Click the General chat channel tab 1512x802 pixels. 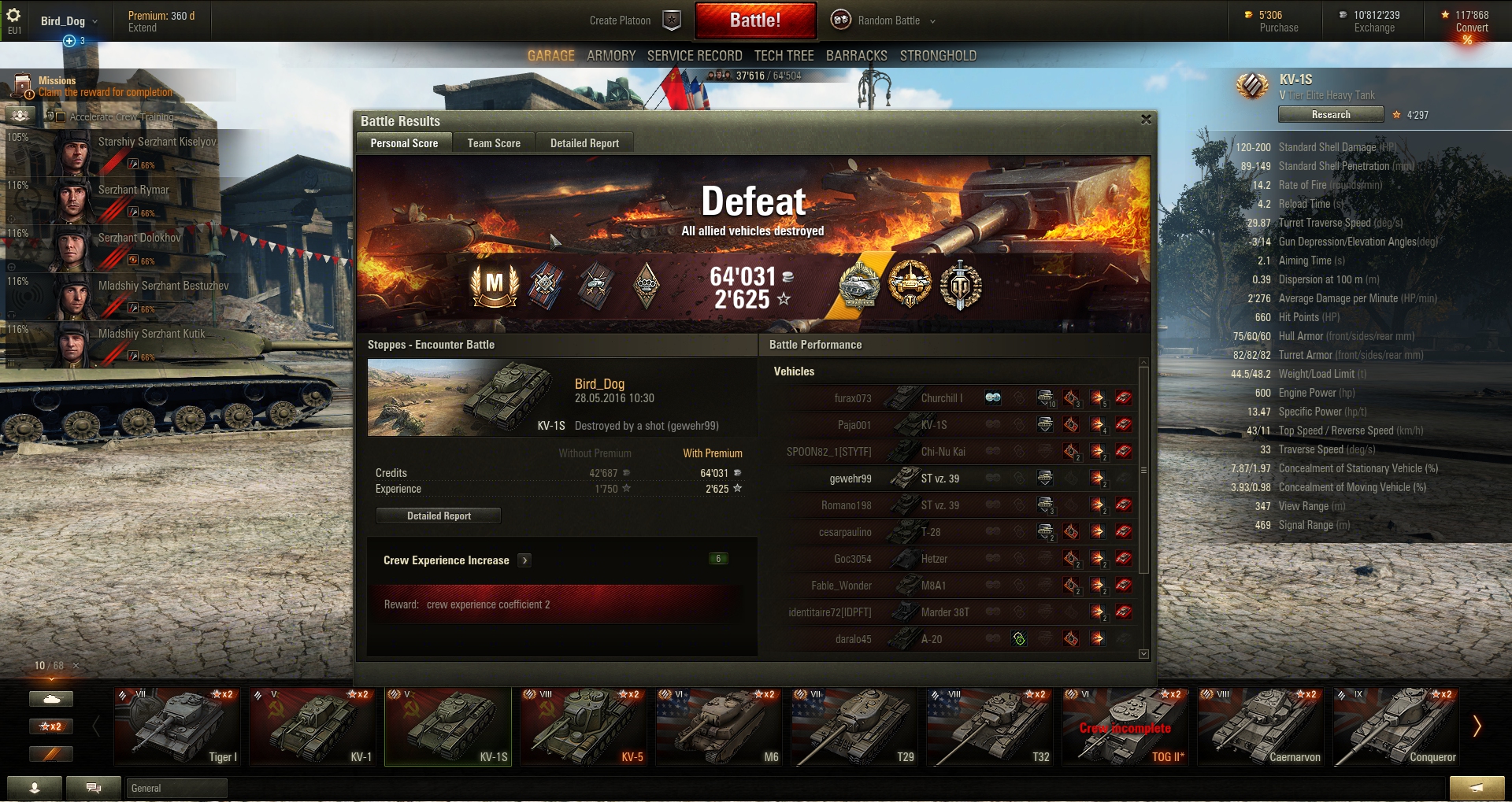(x=176, y=788)
